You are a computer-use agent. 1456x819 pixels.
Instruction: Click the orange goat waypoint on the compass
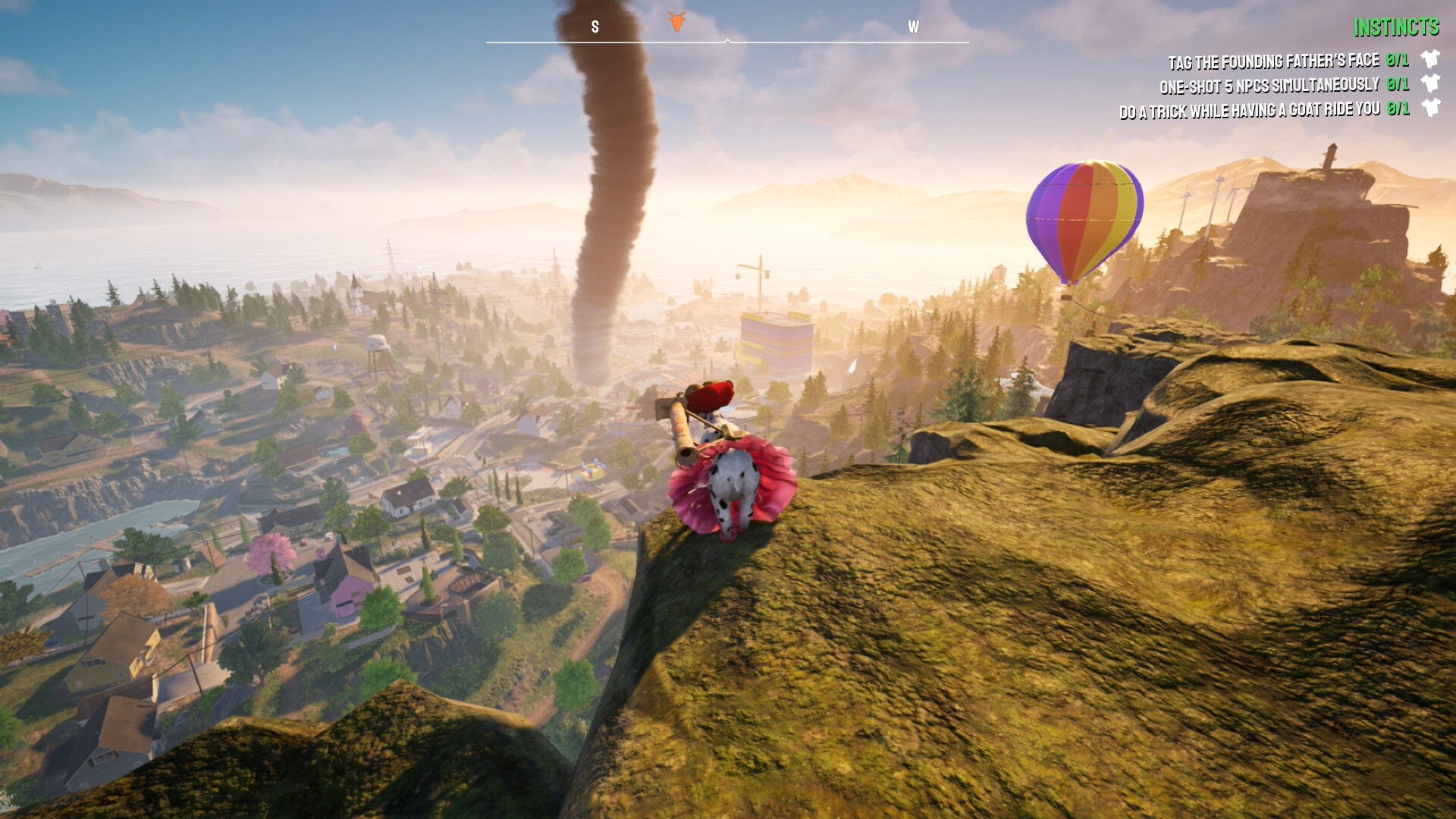click(677, 21)
